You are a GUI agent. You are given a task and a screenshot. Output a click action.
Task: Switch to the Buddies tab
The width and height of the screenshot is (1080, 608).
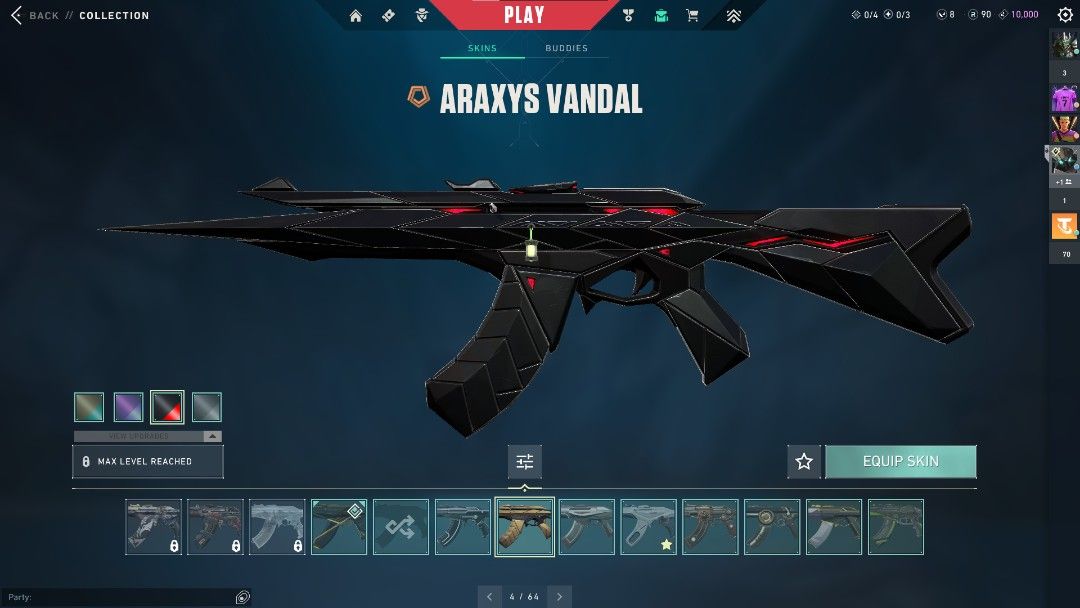coord(566,48)
